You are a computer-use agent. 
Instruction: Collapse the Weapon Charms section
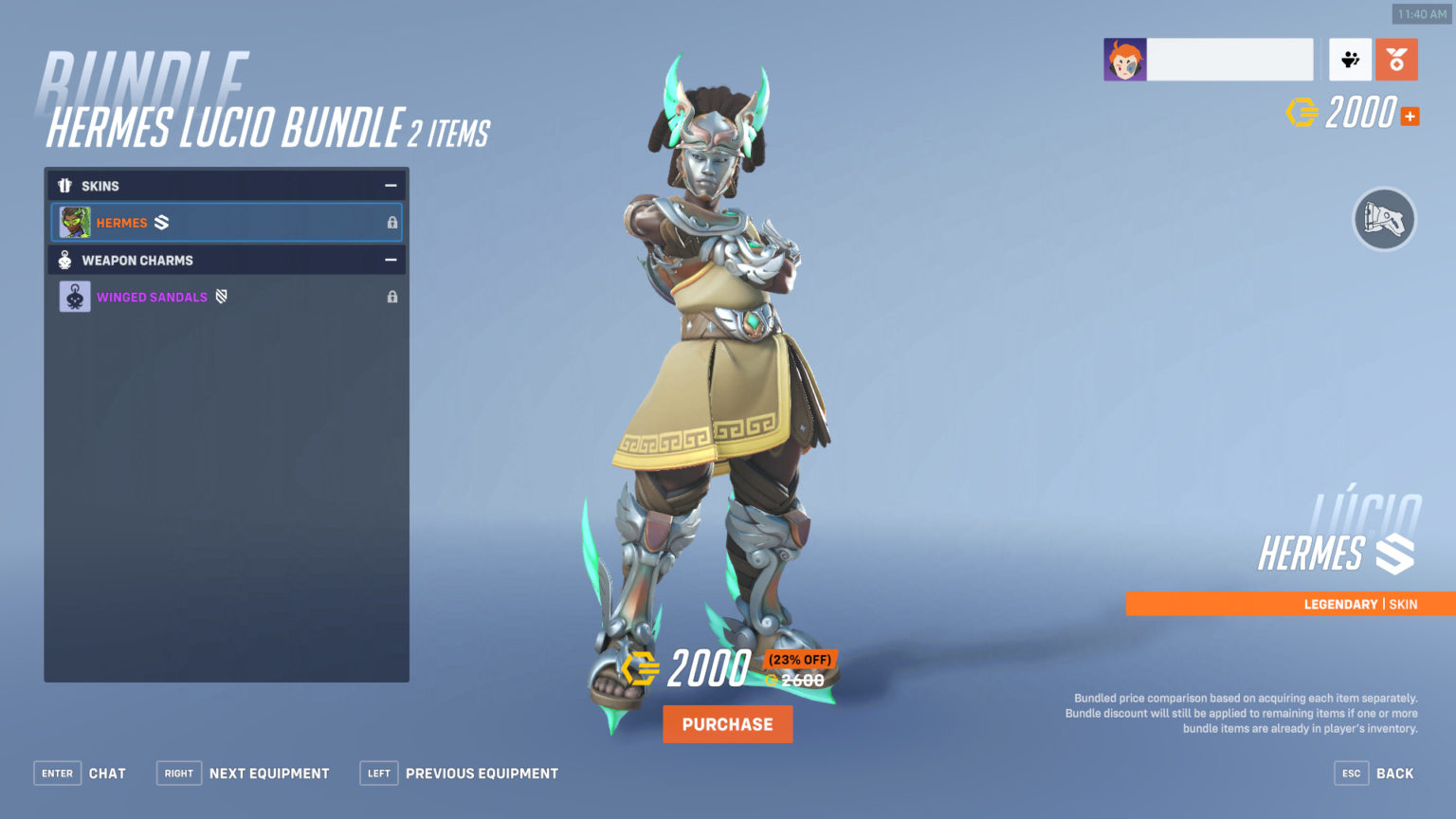pyautogui.click(x=390, y=260)
